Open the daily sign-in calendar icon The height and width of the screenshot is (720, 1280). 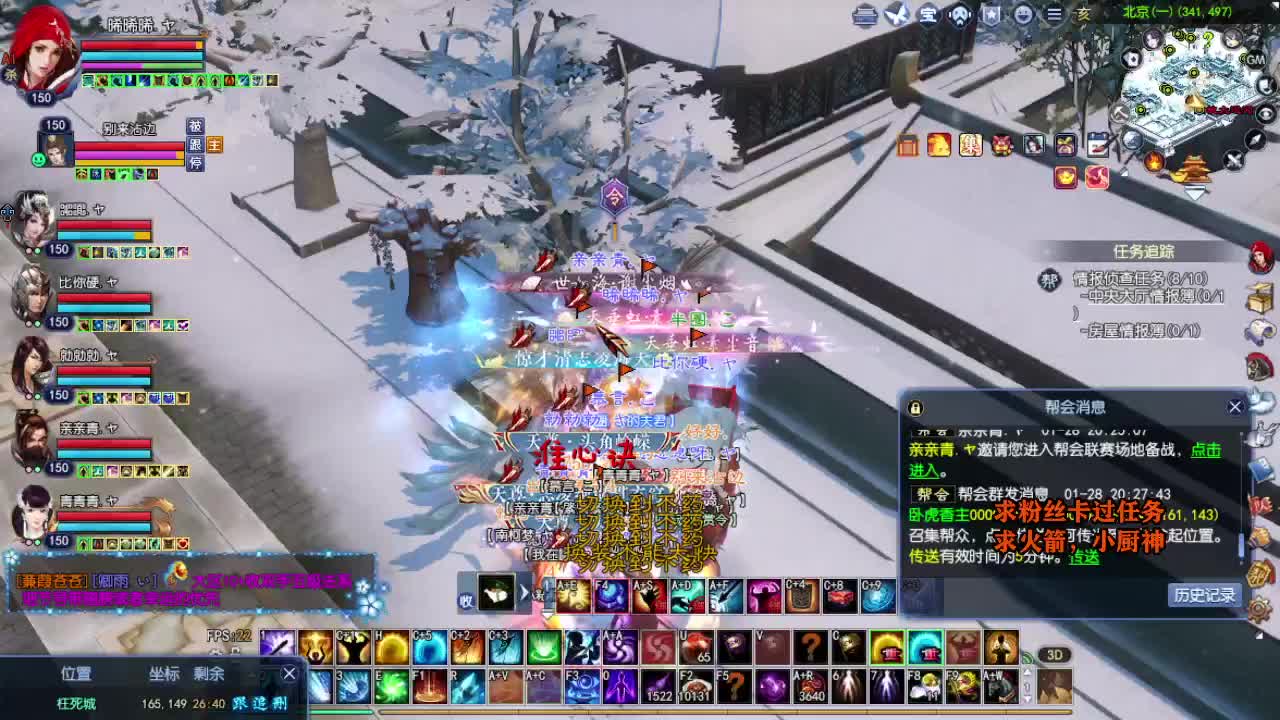point(1099,146)
